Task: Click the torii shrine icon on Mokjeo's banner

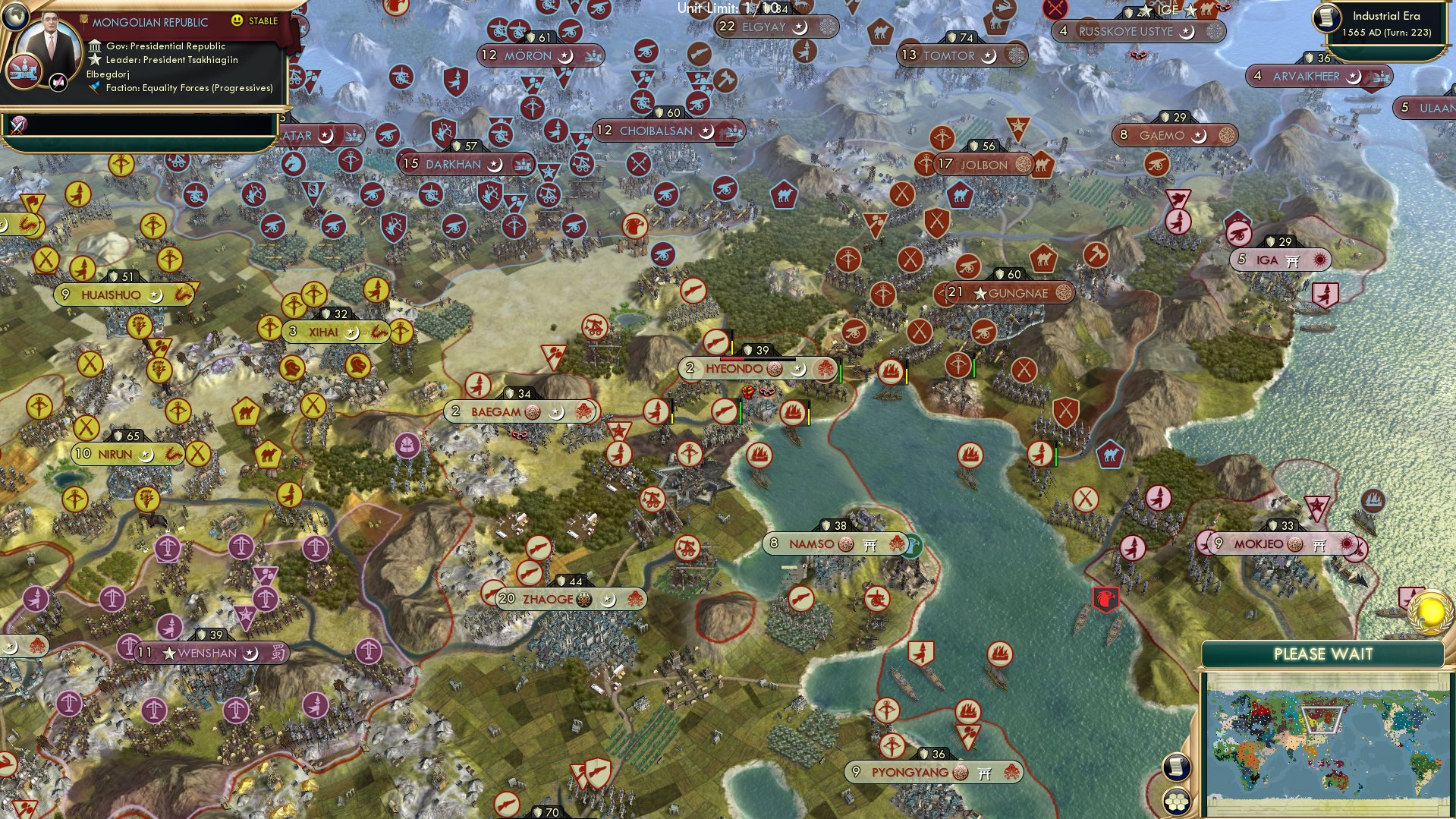Action: point(1319,544)
